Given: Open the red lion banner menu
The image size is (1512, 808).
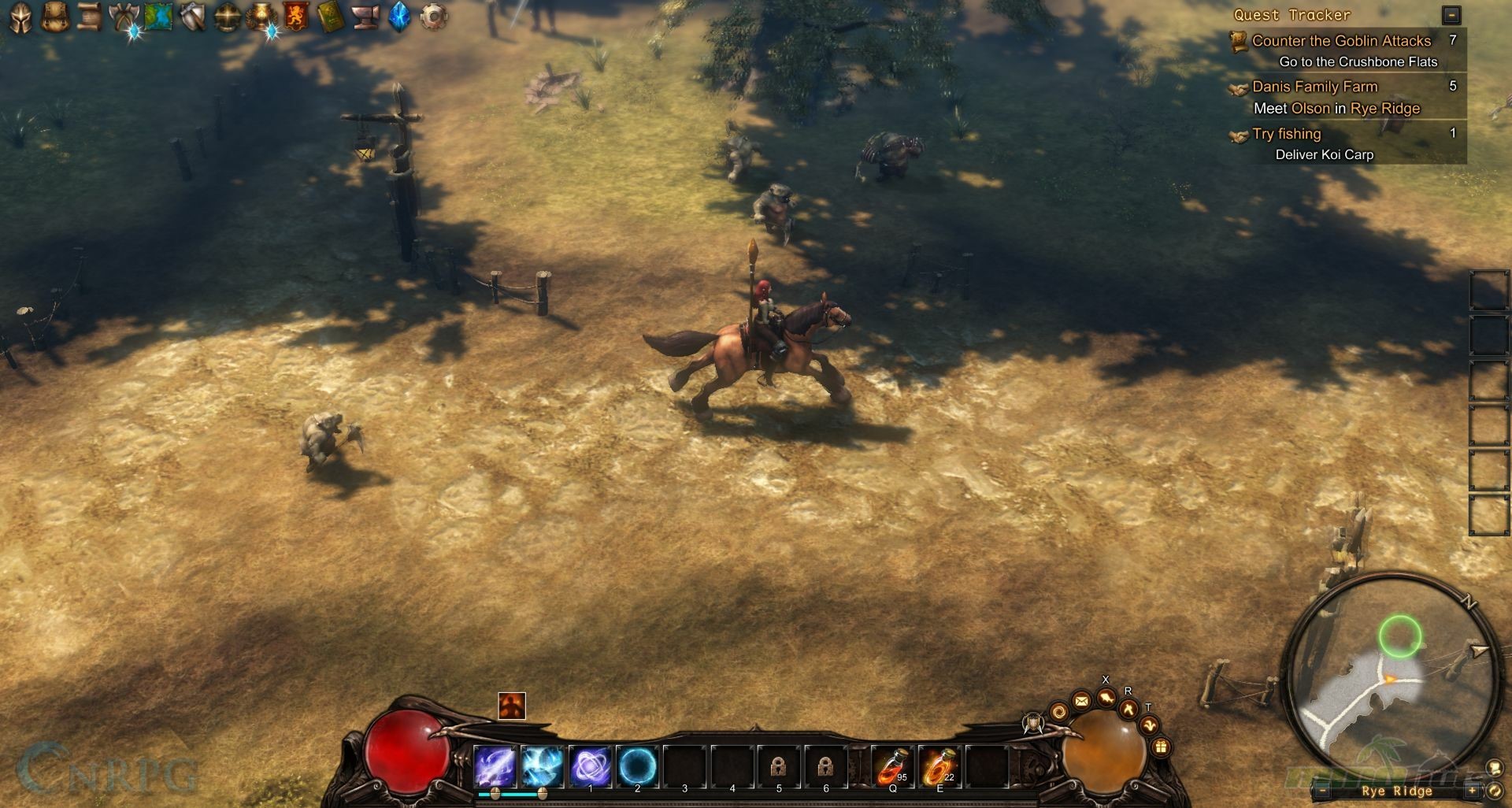Looking at the screenshot, I should click(296, 17).
